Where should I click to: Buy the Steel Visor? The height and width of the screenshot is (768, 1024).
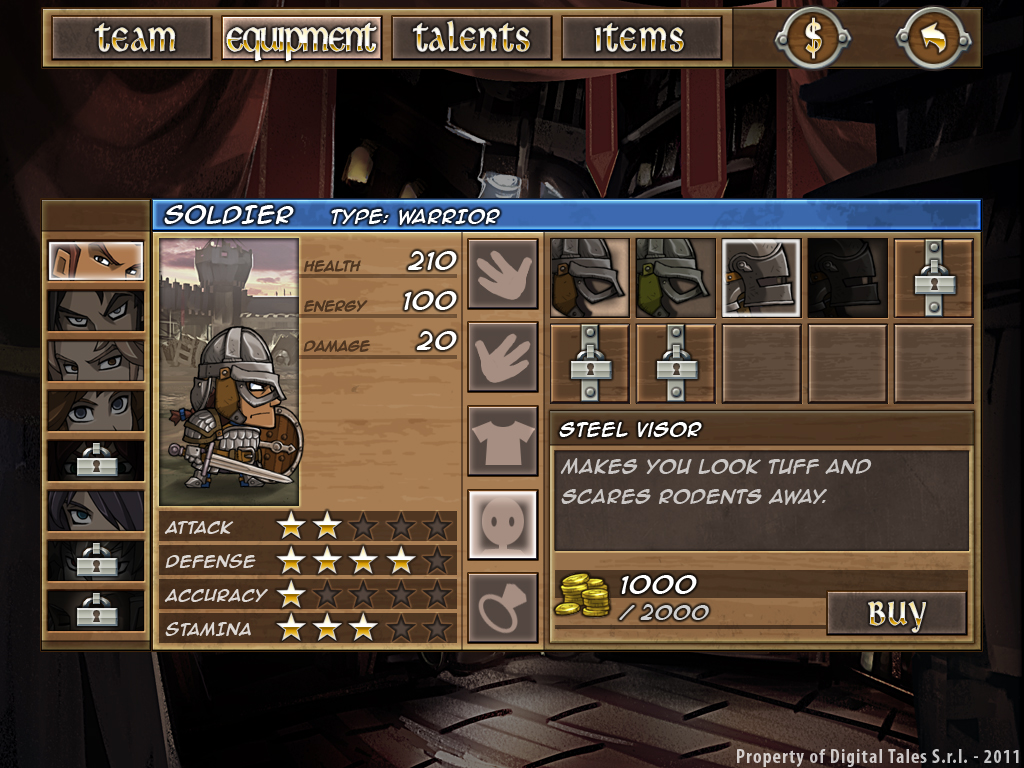pos(896,613)
